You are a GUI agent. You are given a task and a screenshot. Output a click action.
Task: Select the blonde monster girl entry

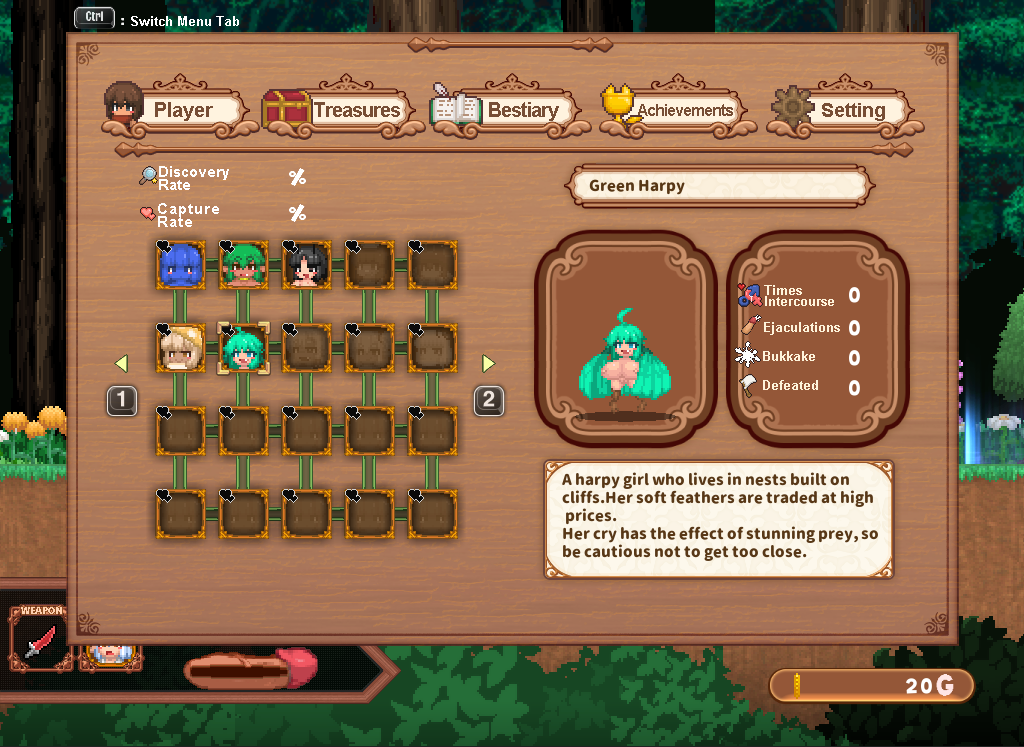[x=181, y=348]
